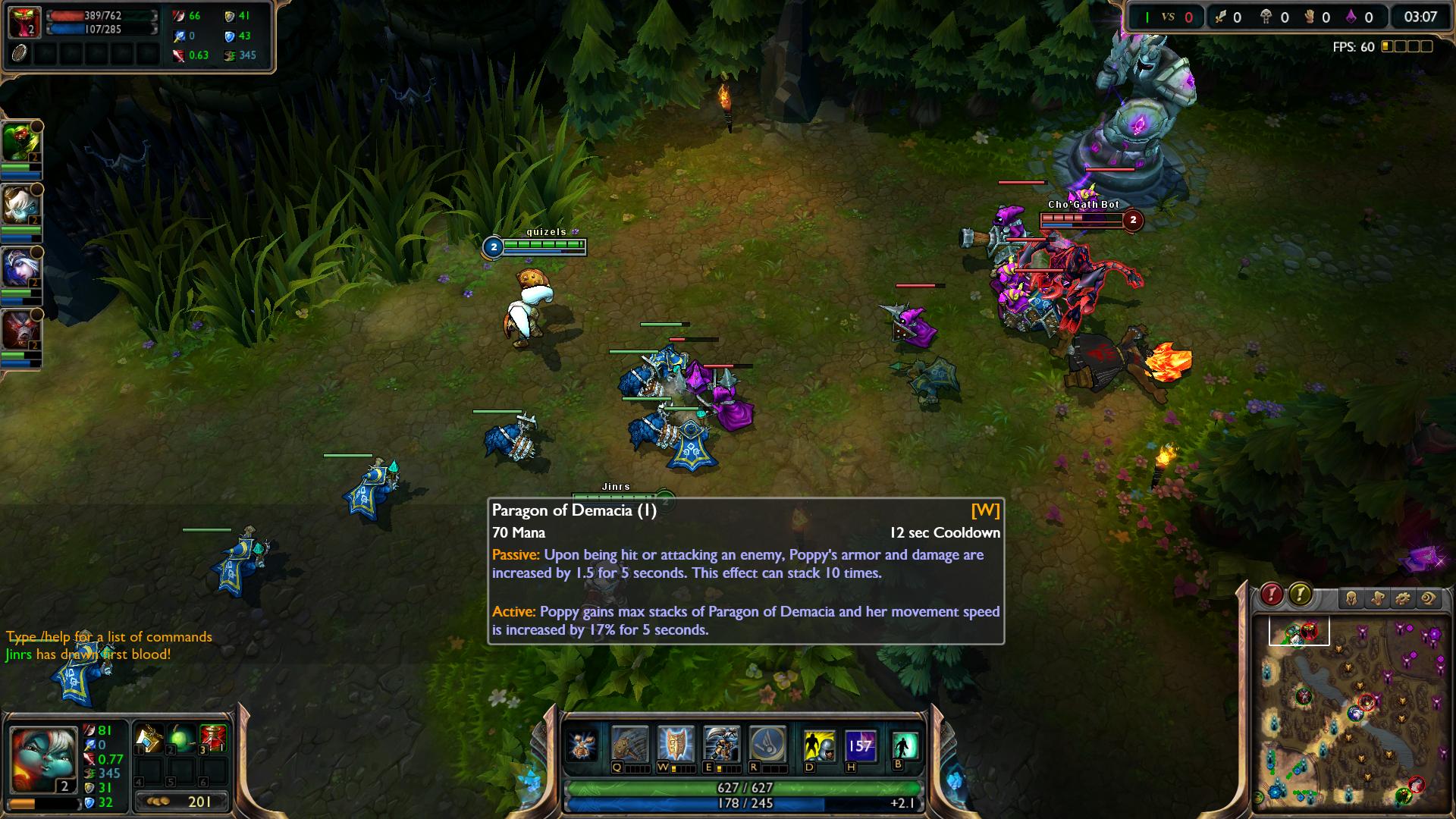
Task: Click the golden item in inventory slot 1
Action: [149, 738]
